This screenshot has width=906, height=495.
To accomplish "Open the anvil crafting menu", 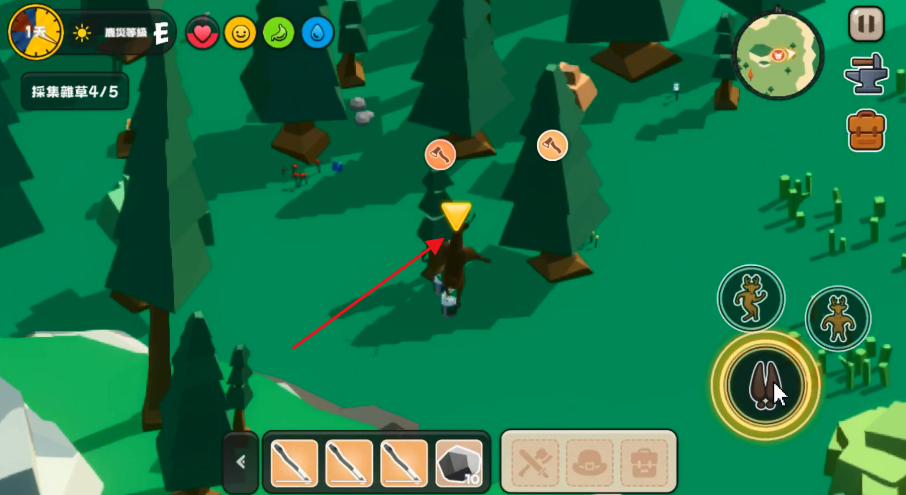I will point(864,76).
